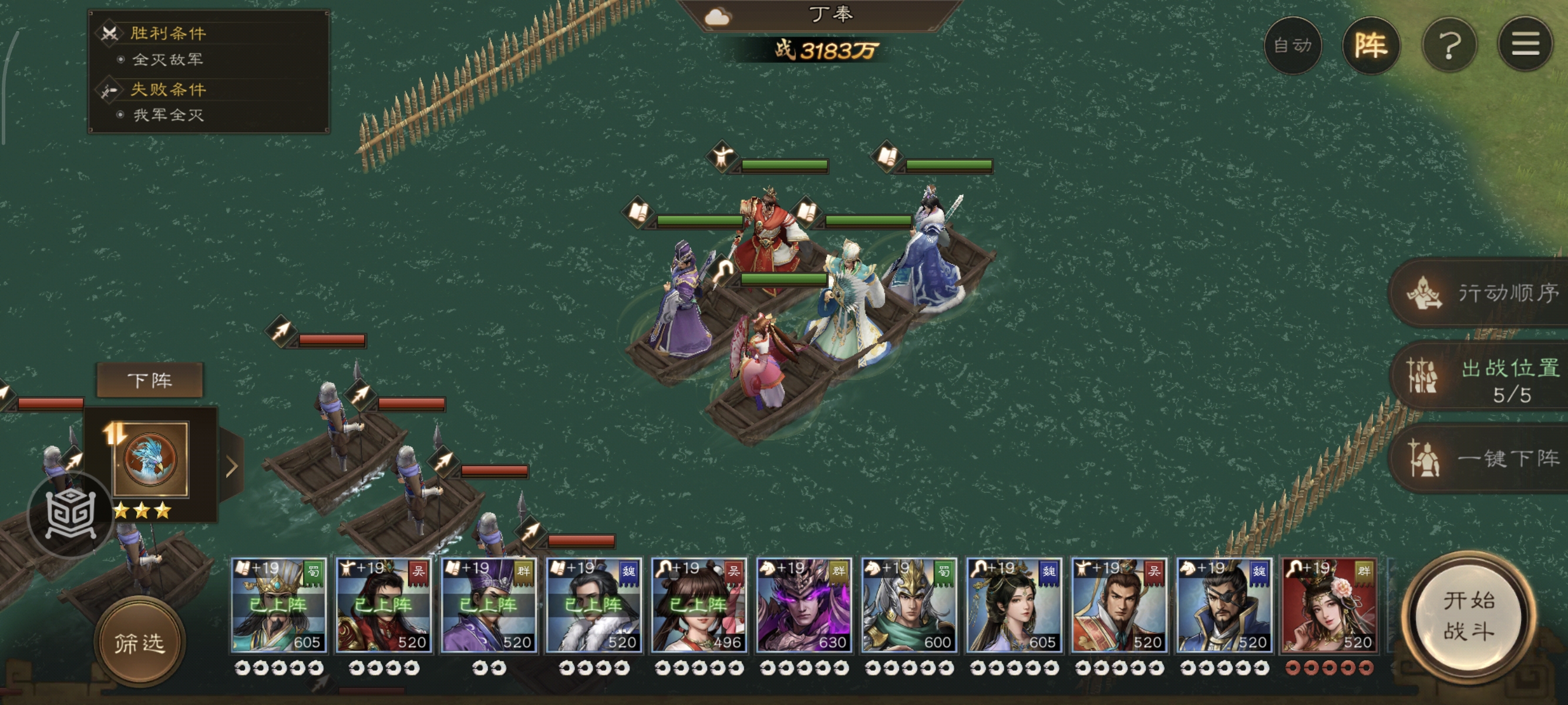The height and width of the screenshot is (705, 1568).
Task: Choose the winged-helmet 蜀 hero card 600
Action: [909, 605]
